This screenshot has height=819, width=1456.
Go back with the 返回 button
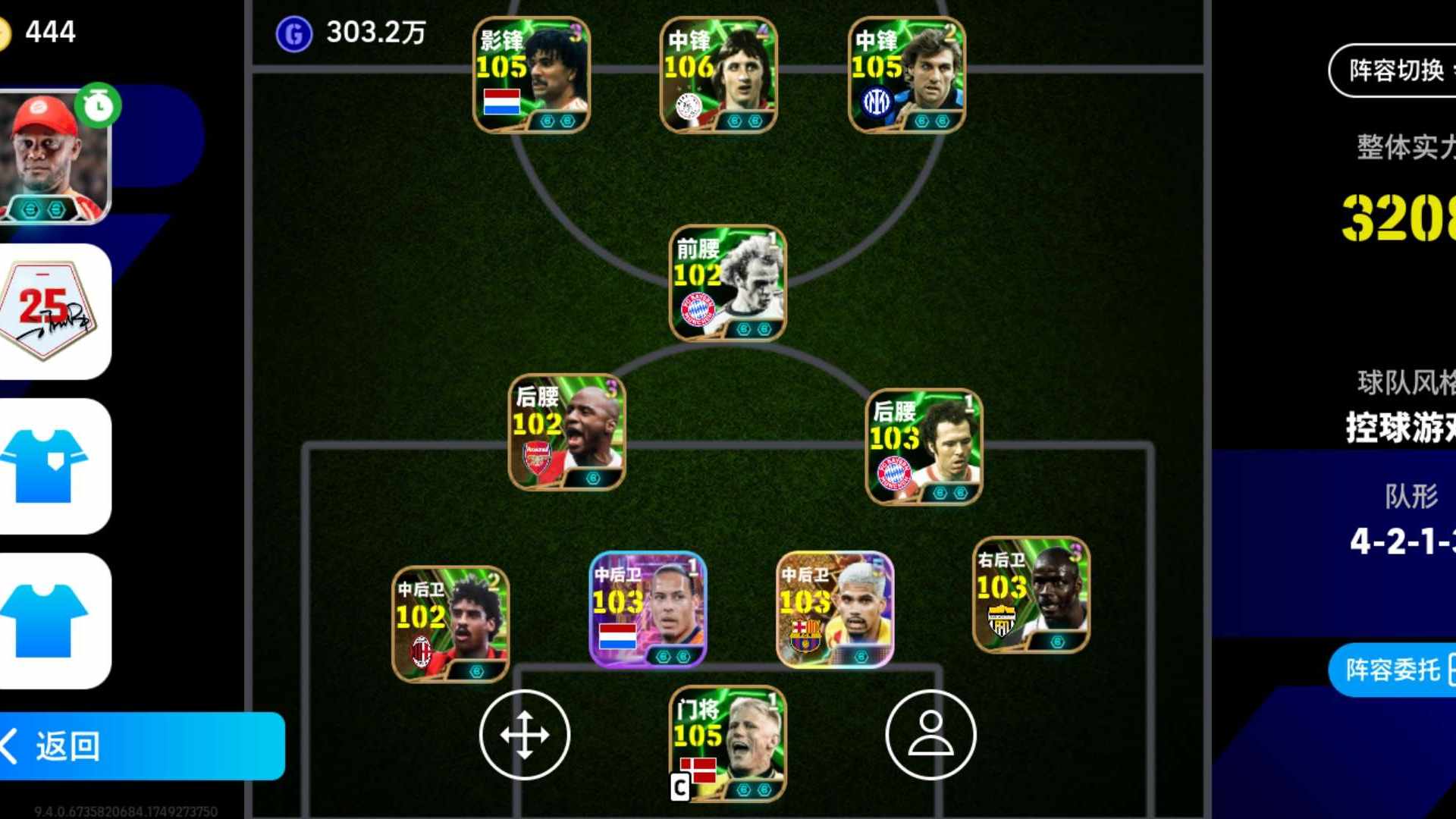pyautogui.click(x=140, y=746)
